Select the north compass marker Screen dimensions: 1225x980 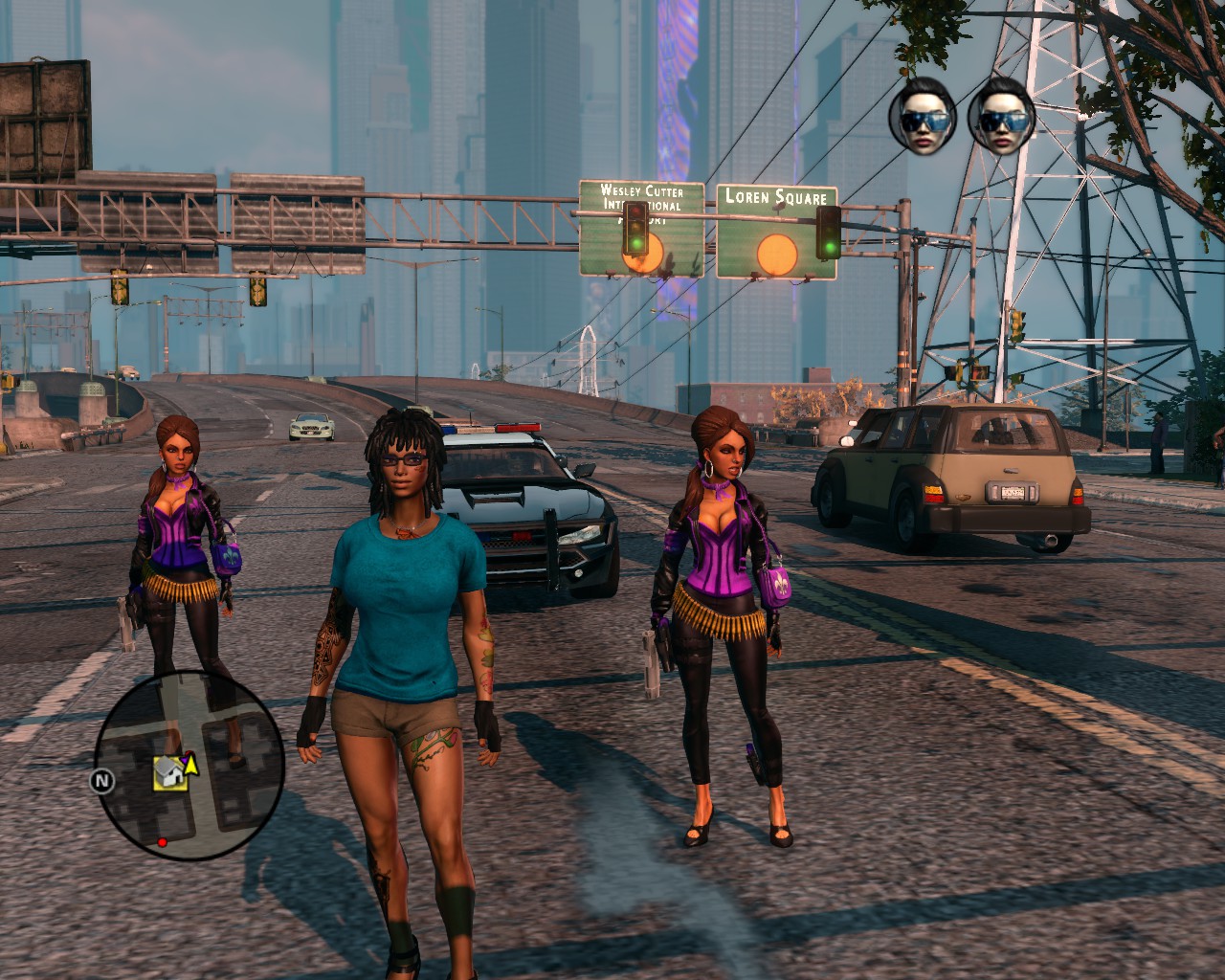pos(101,781)
